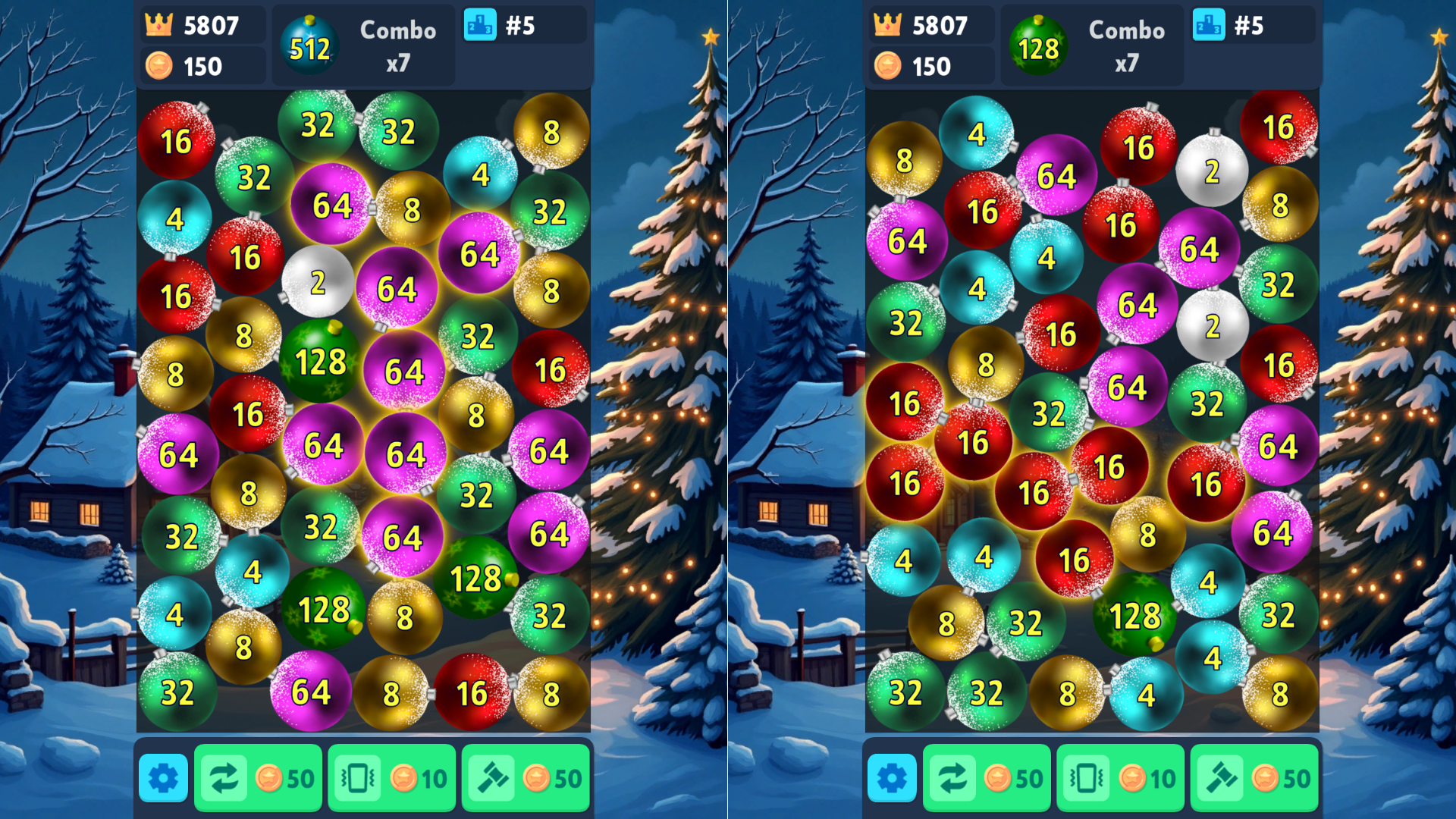Viewport: 1456px width, 819px height.
Task: Open the settings gear on the left screen
Action: tap(163, 777)
